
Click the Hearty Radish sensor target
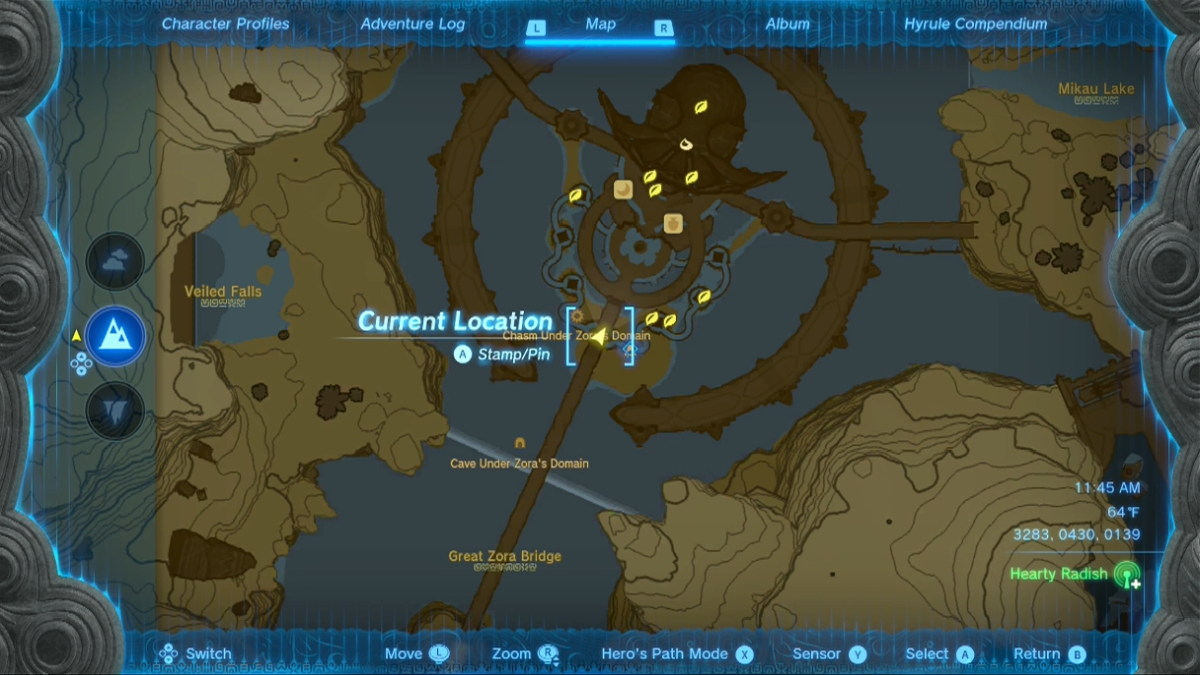pyautogui.click(x=1126, y=575)
